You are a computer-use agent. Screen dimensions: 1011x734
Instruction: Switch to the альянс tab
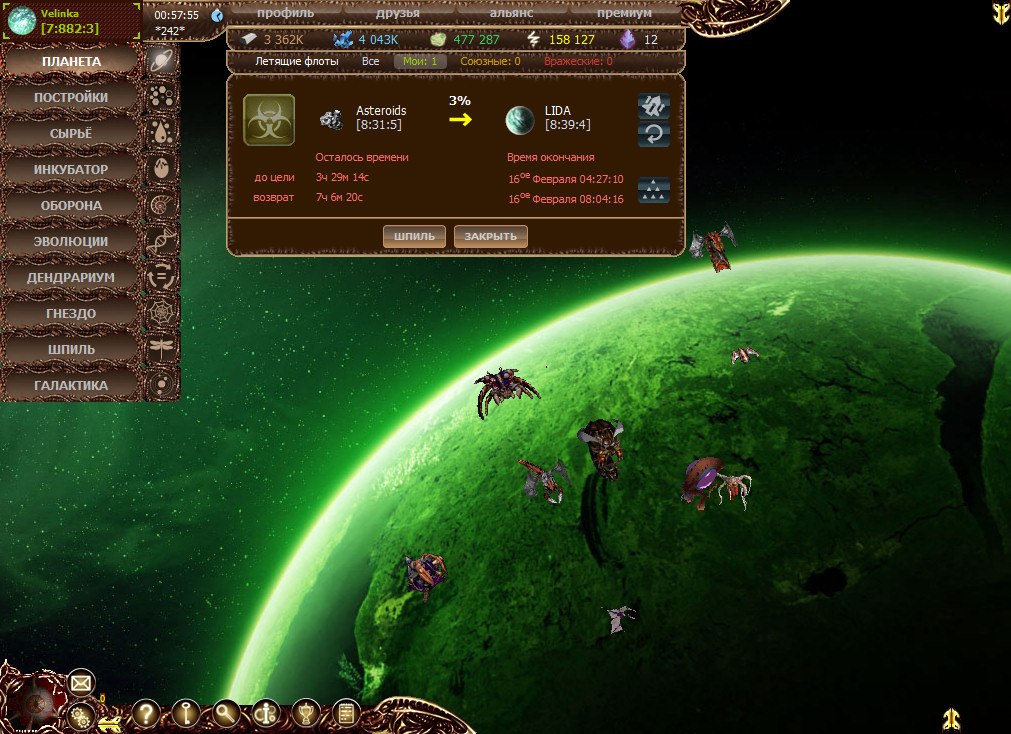[511, 13]
